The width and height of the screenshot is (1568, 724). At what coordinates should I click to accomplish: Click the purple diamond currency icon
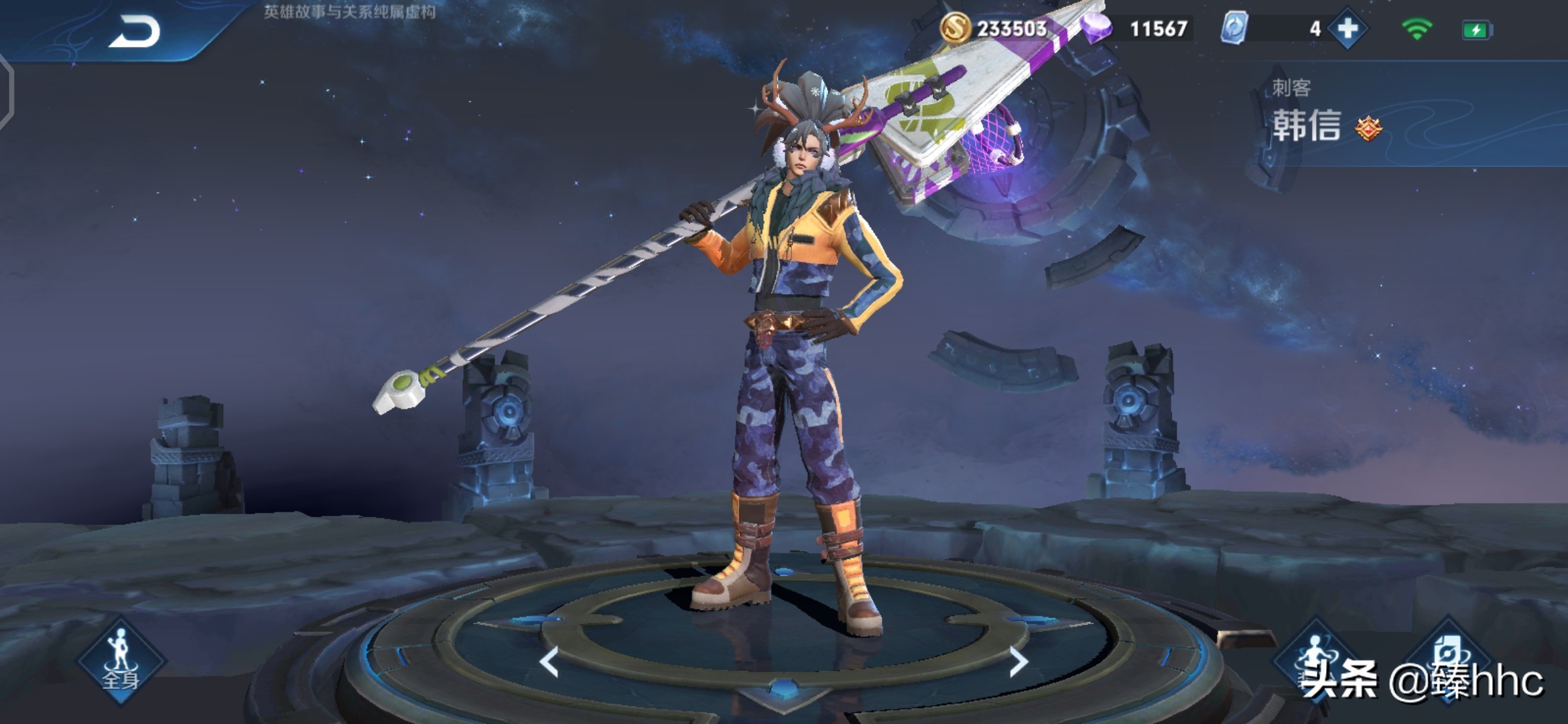click(x=1098, y=29)
